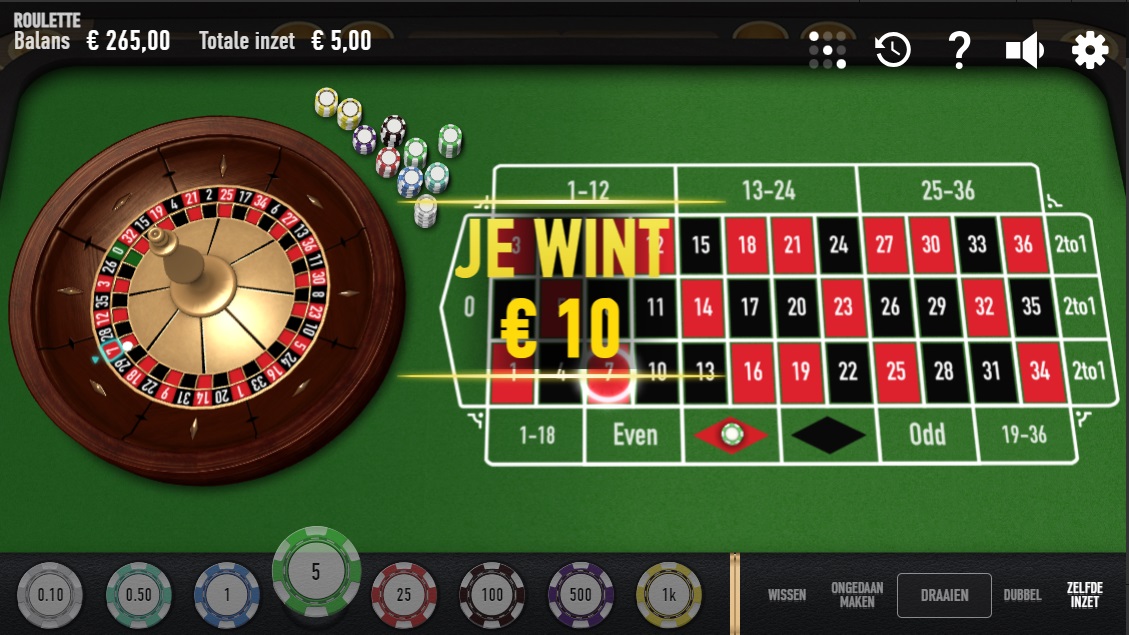This screenshot has height=635, width=1129.
Task: Click the Draaien spin button
Action: click(944, 595)
